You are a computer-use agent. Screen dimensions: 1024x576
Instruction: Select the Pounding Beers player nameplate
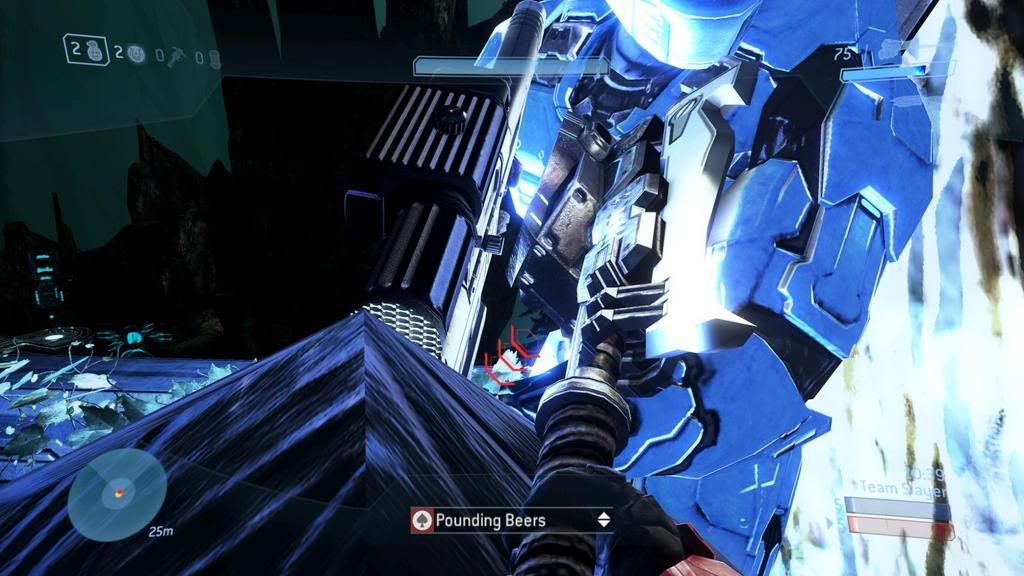[x=511, y=520]
